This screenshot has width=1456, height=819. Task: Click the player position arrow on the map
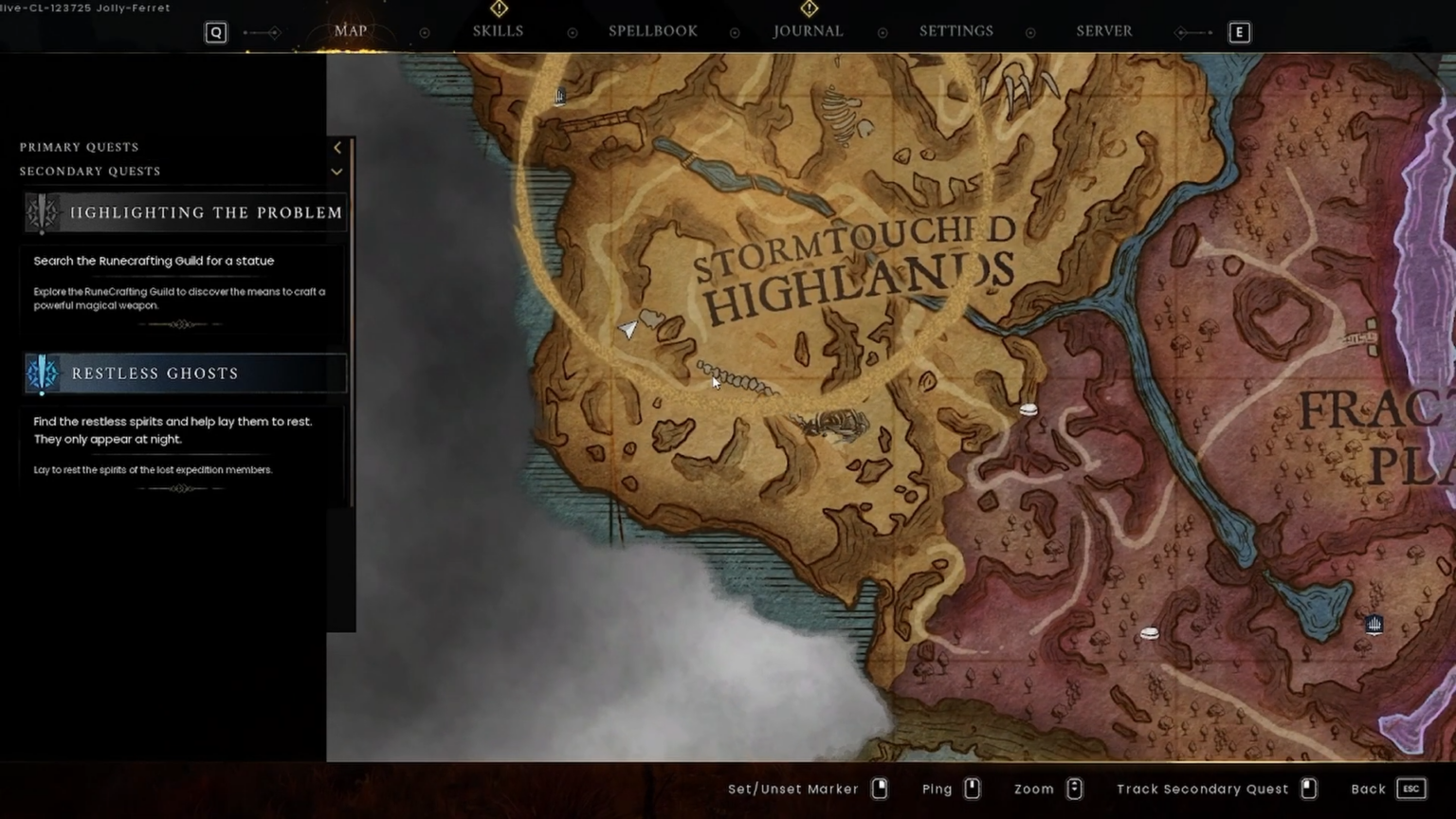pyautogui.click(x=628, y=329)
